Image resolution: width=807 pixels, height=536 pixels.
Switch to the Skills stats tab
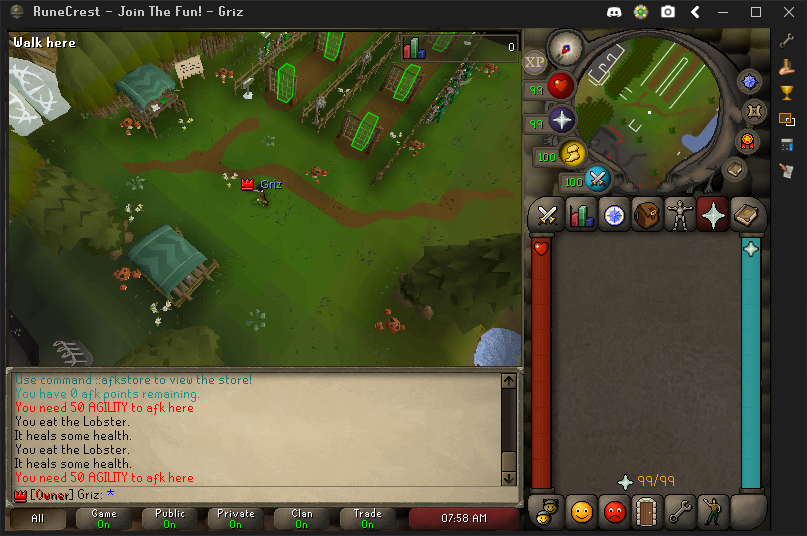tap(581, 214)
